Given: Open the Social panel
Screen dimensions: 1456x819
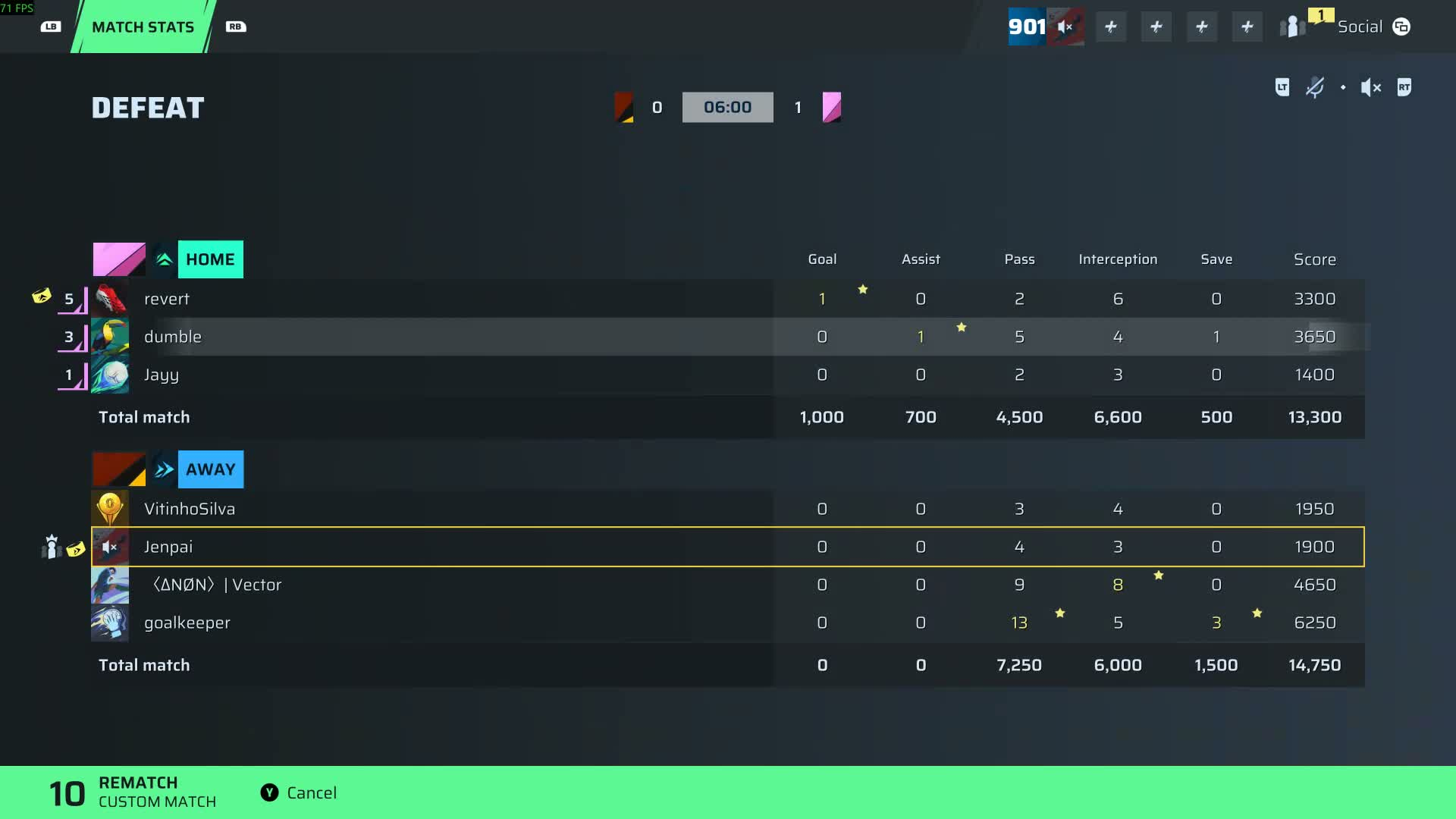Looking at the screenshot, I should click(x=1373, y=27).
